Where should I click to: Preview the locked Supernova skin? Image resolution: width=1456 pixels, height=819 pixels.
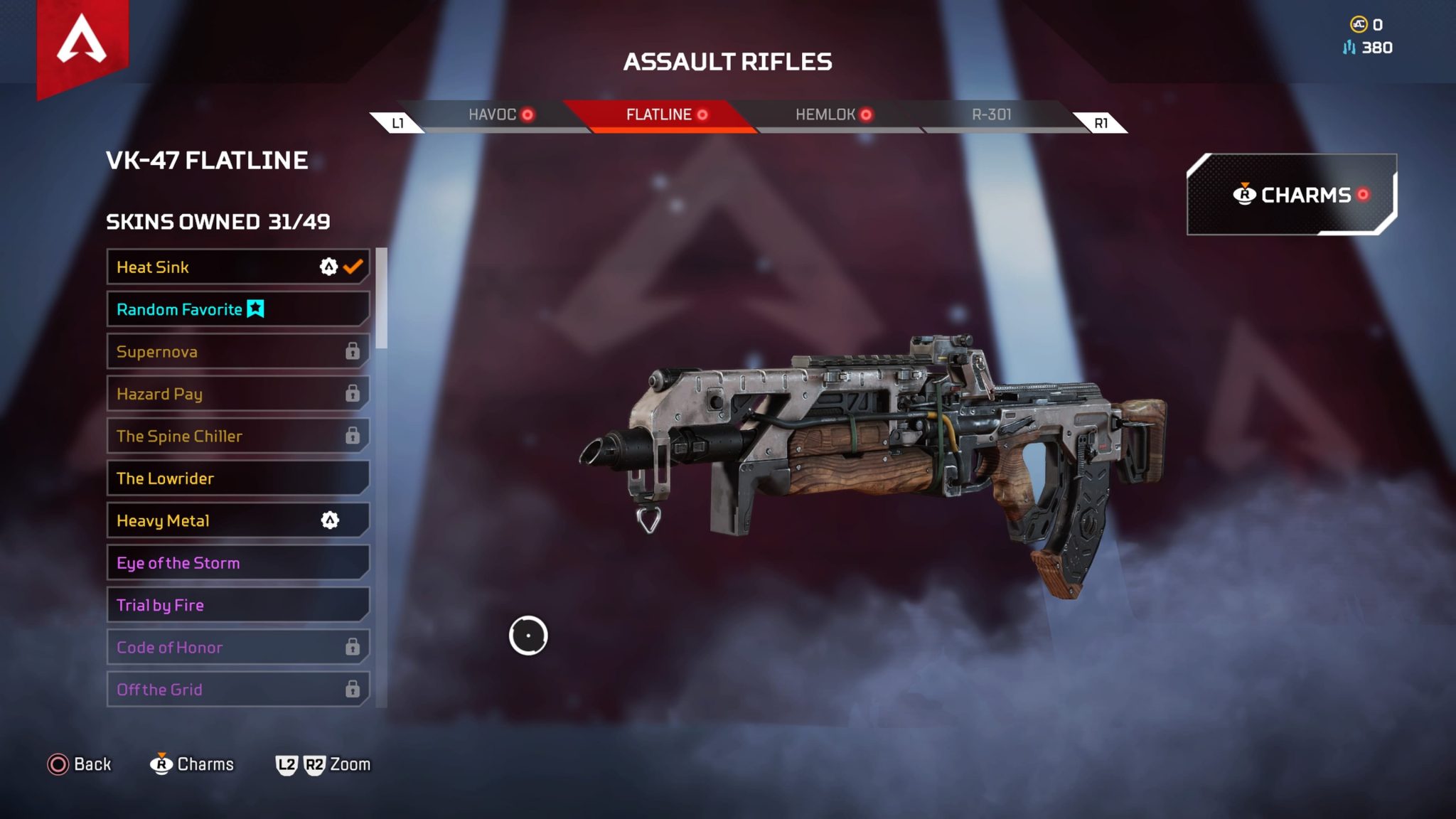[237, 352]
